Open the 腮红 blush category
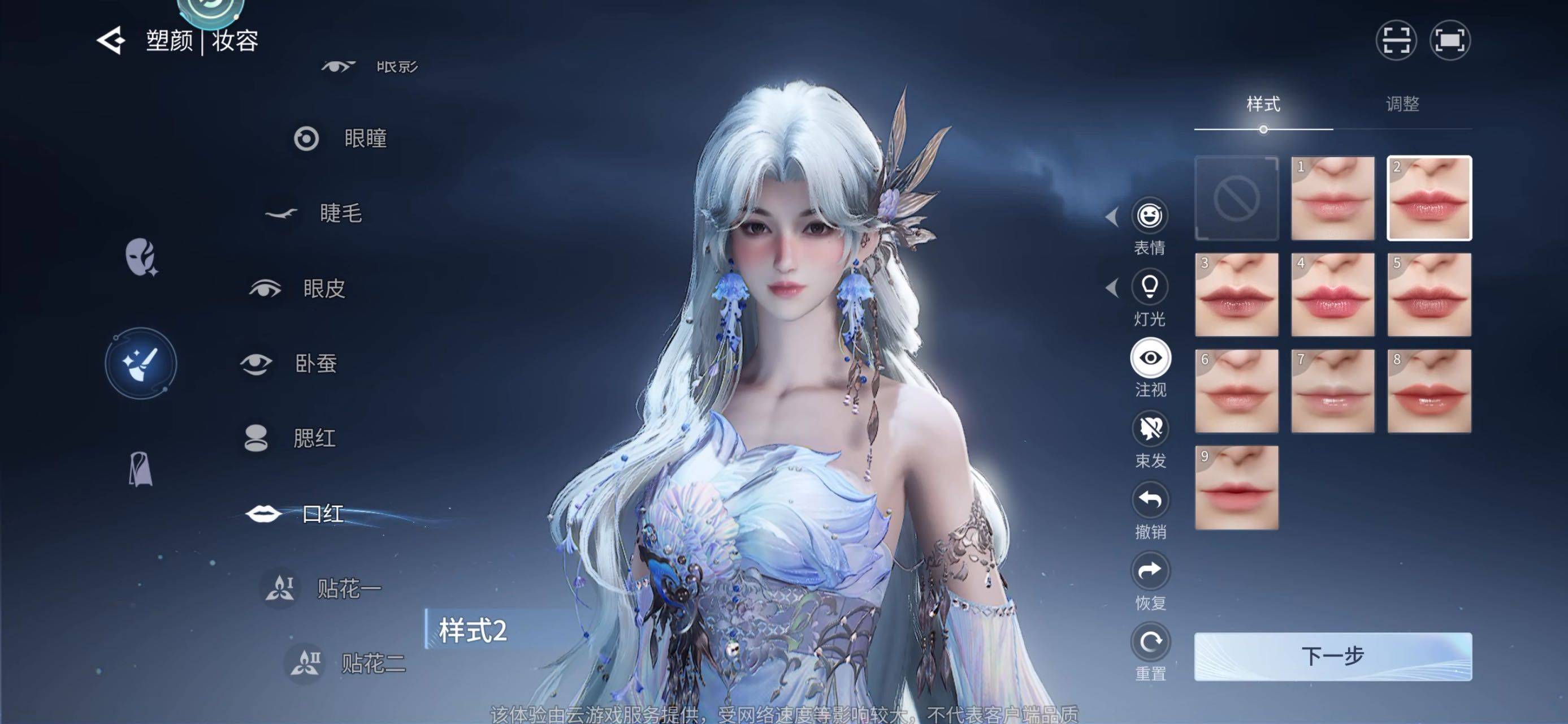The height and width of the screenshot is (724, 1568). click(314, 438)
